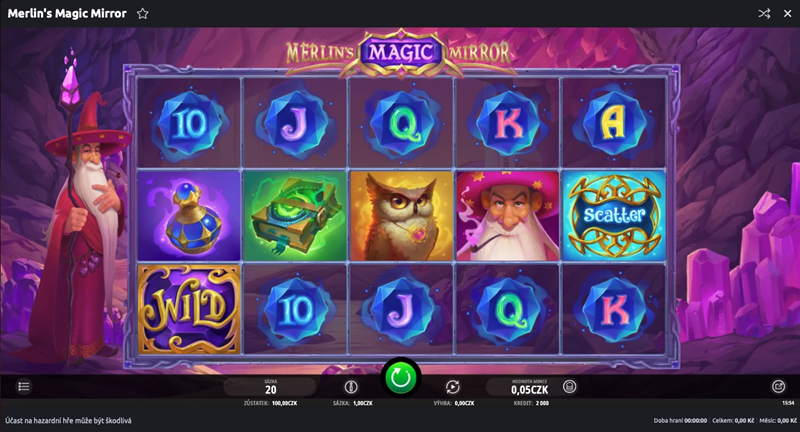Close the game window
The image size is (800, 432).
point(786,14)
